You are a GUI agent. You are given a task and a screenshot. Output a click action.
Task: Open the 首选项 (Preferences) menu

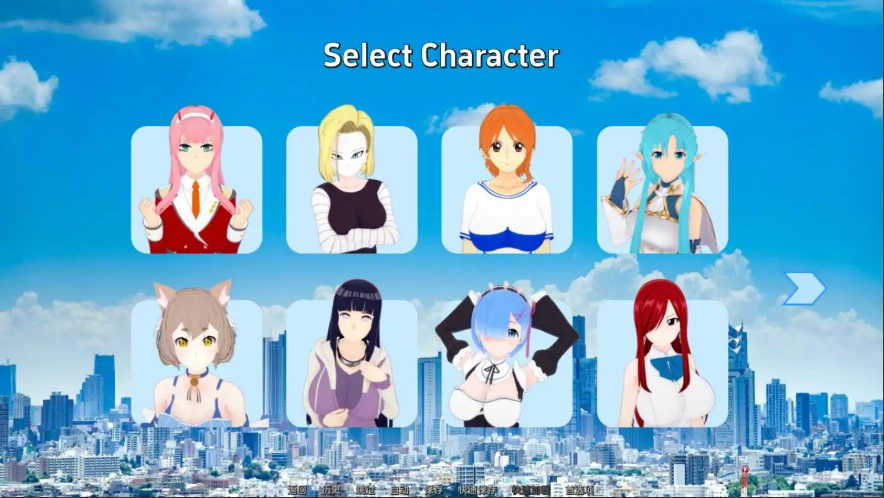click(x=579, y=490)
